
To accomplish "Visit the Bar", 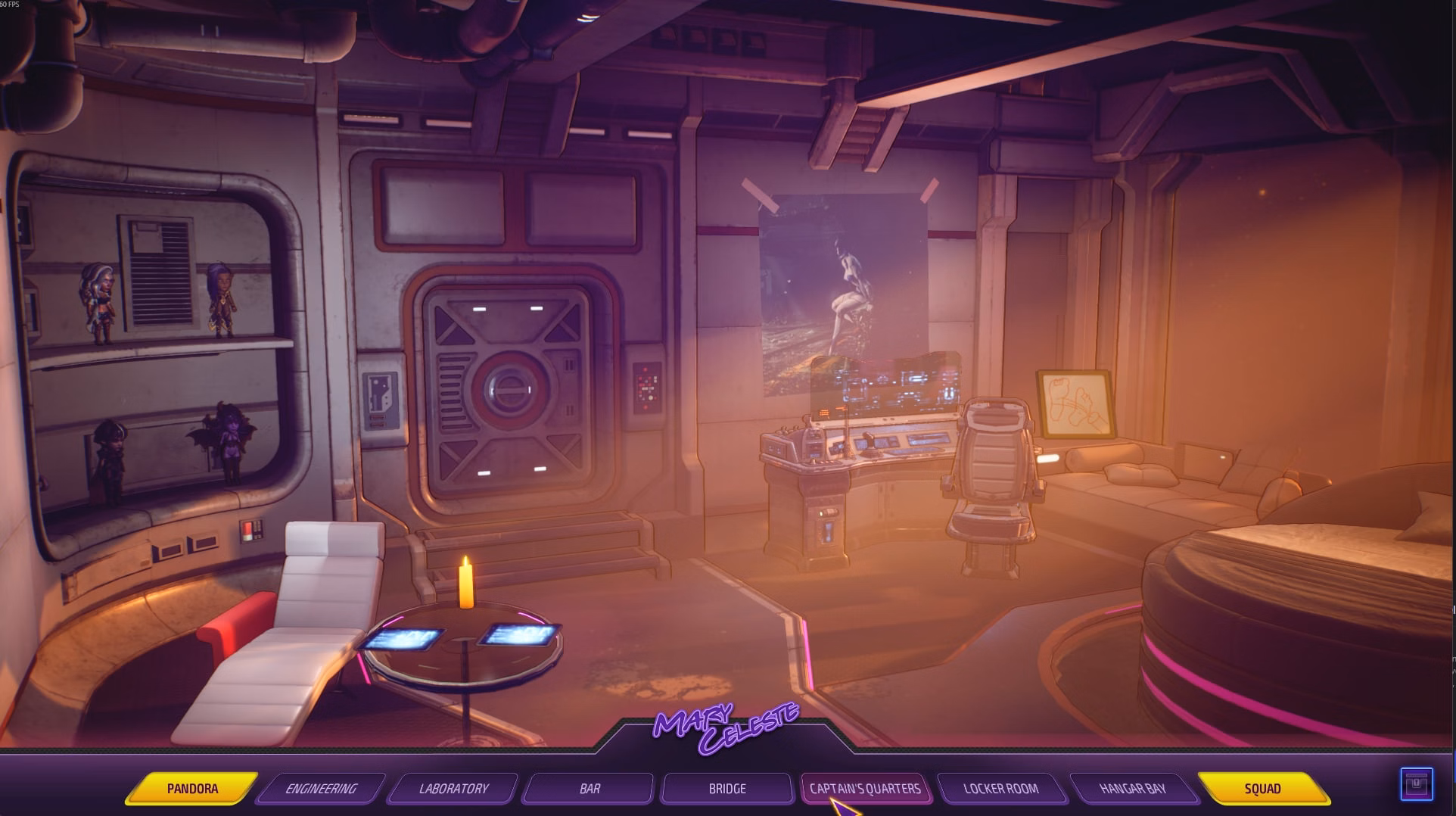I will [x=590, y=789].
